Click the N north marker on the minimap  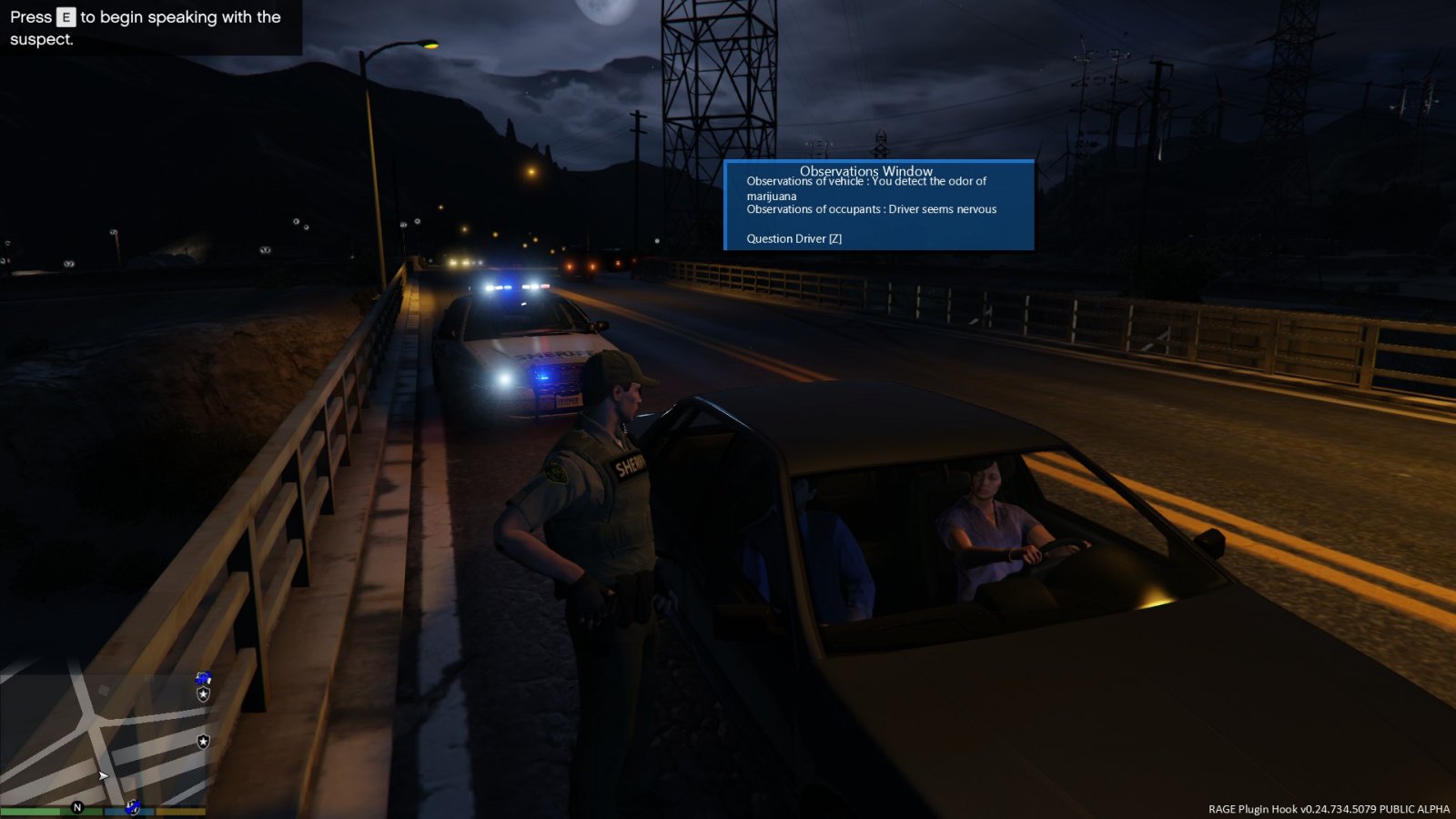click(77, 807)
